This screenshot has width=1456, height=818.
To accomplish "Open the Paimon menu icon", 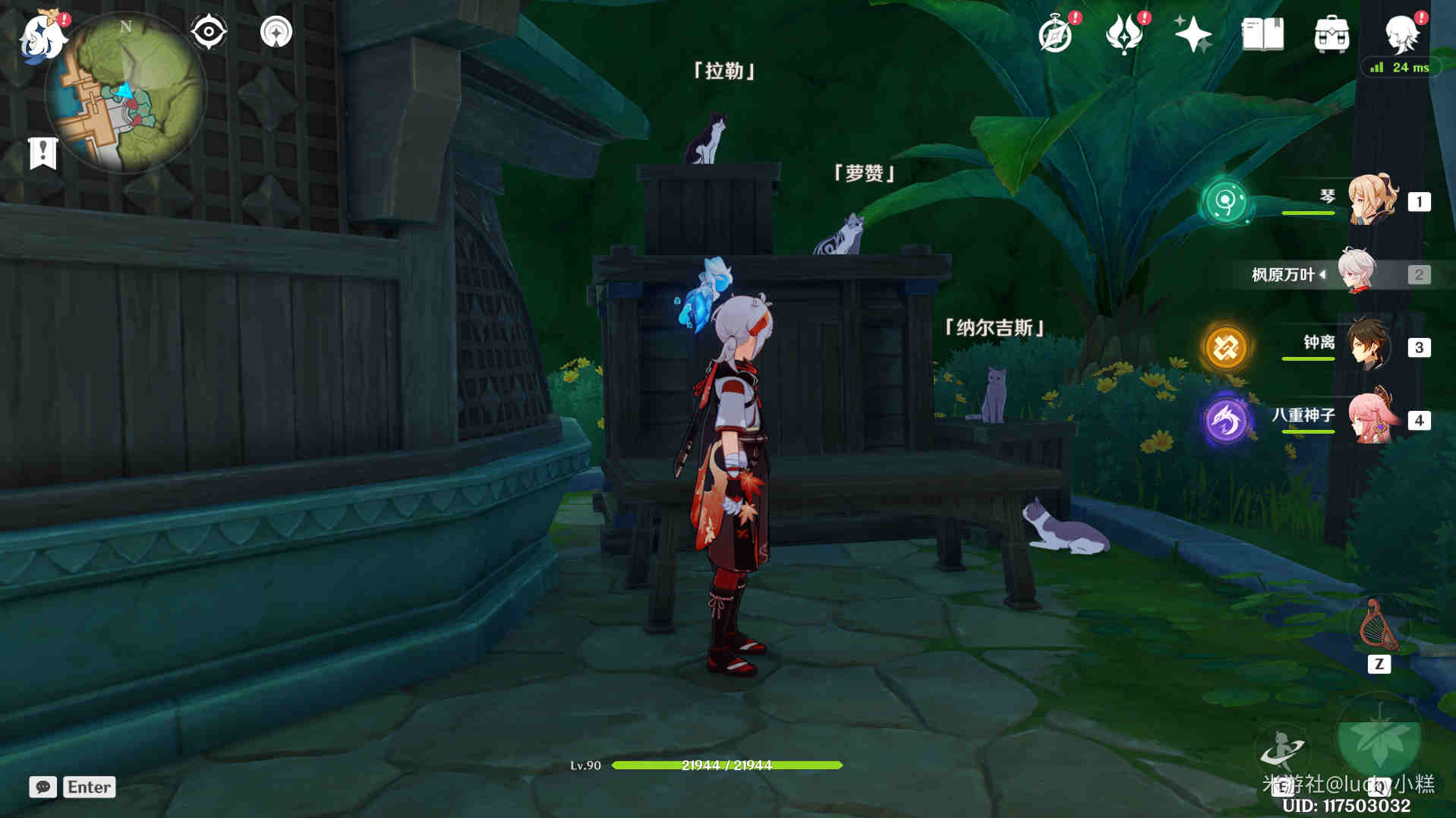I will pos(42,36).
